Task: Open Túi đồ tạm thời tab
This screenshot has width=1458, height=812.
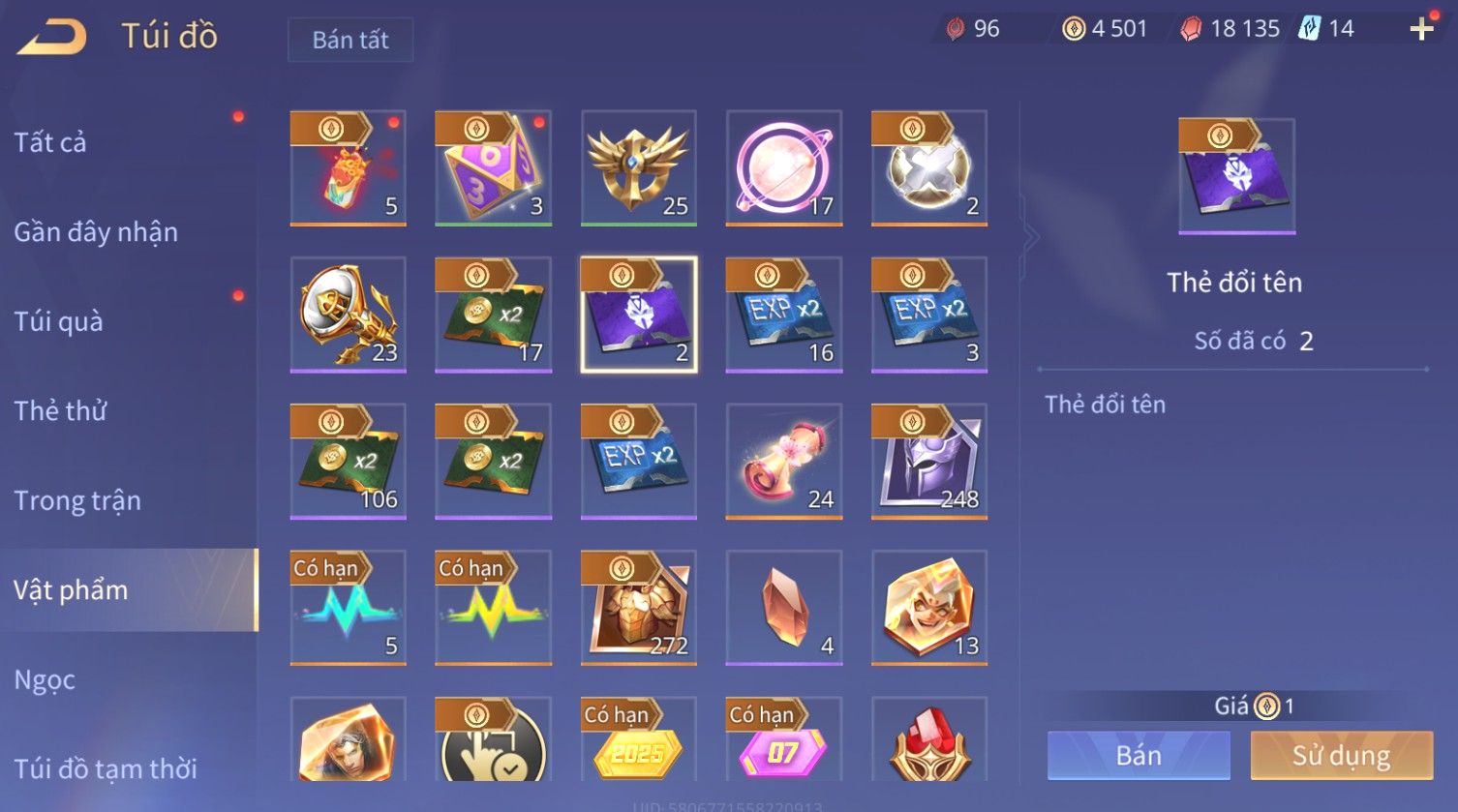Action: (106, 768)
